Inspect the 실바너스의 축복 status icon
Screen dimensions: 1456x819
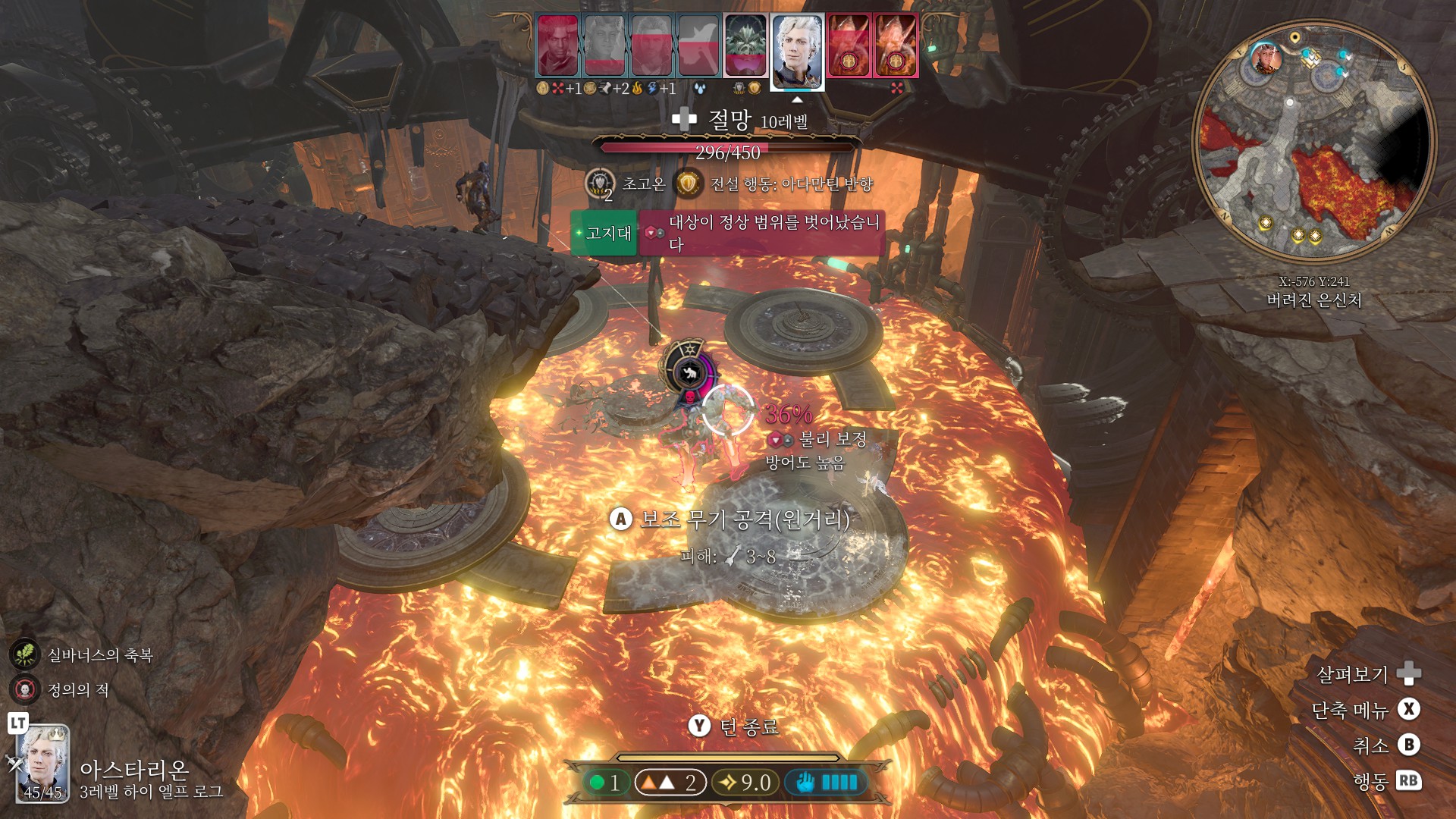coord(25,654)
